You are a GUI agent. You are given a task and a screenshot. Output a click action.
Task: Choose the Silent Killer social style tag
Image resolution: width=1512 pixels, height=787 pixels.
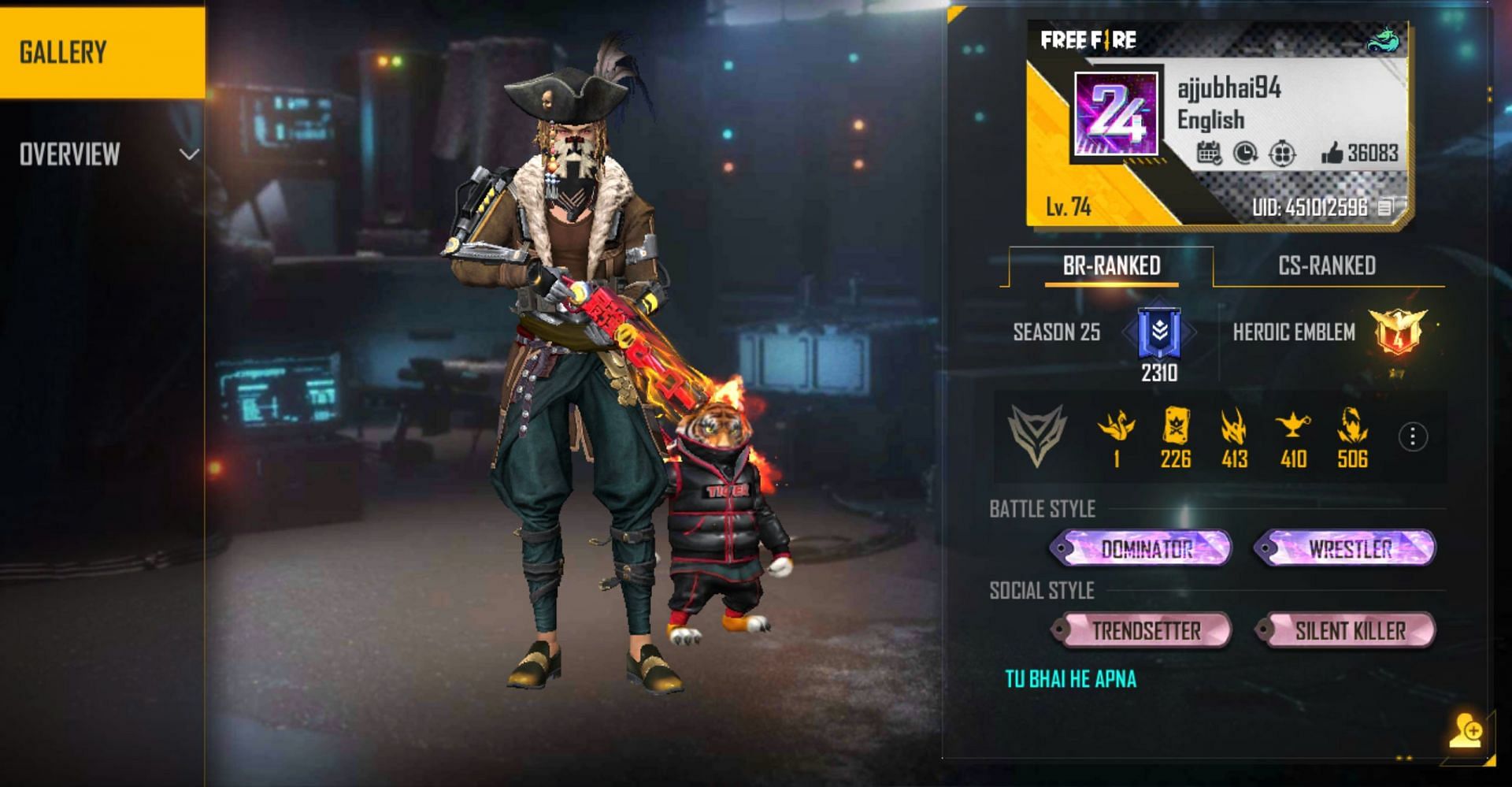(1347, 630)
